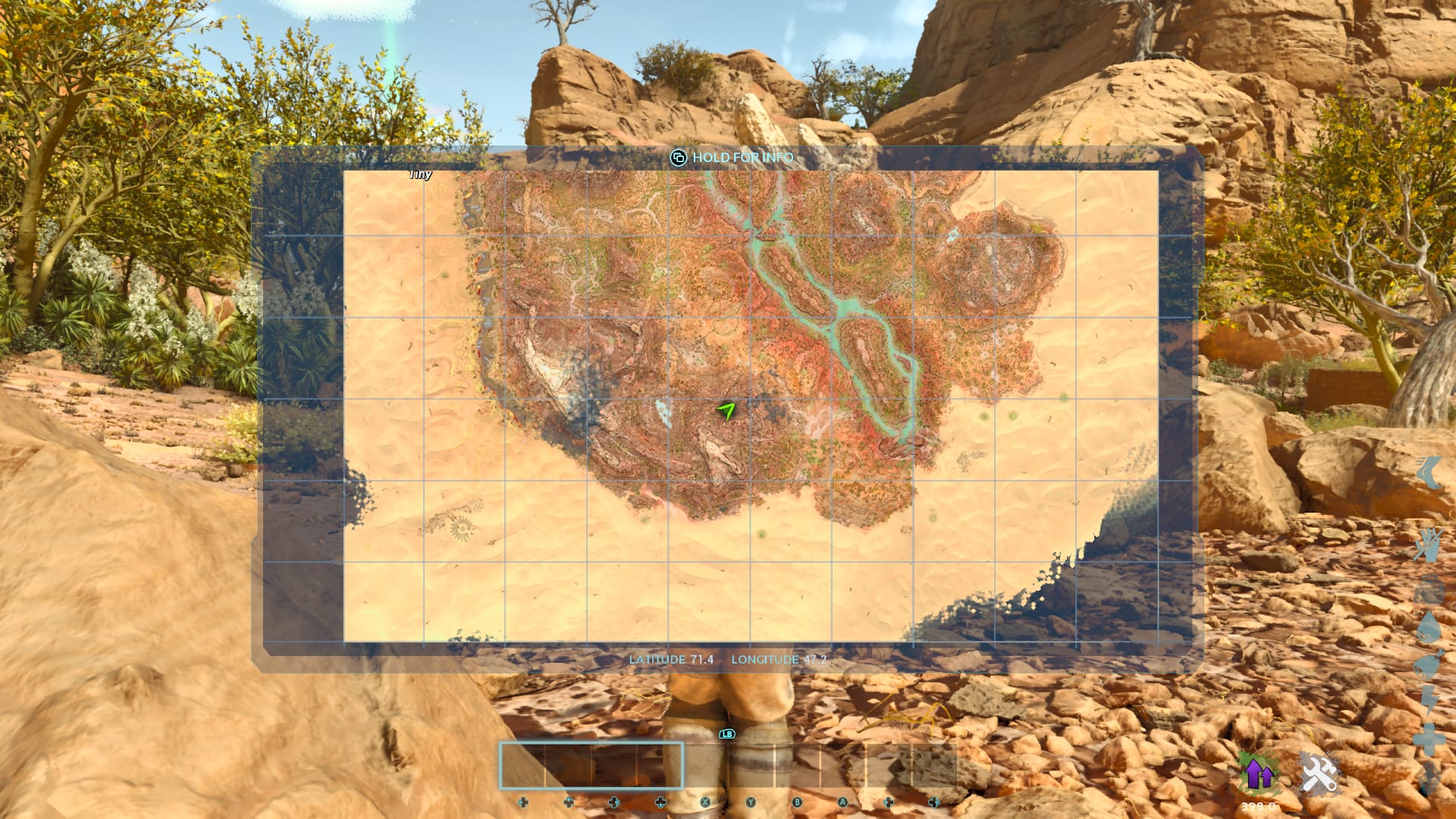This screenshot has width=1456, height=819.
Task: Click the d-pad icon under the first hotbar slot
Action: tap(522, 802)
